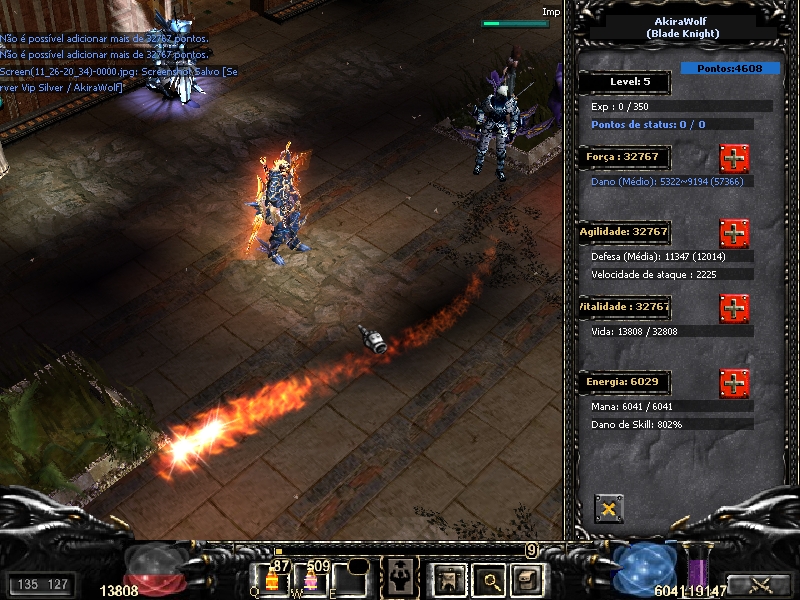This screenshot has height=600, width=800.
Task: Increase Agilidade with the plus button
Action: [x=734, y=233]
